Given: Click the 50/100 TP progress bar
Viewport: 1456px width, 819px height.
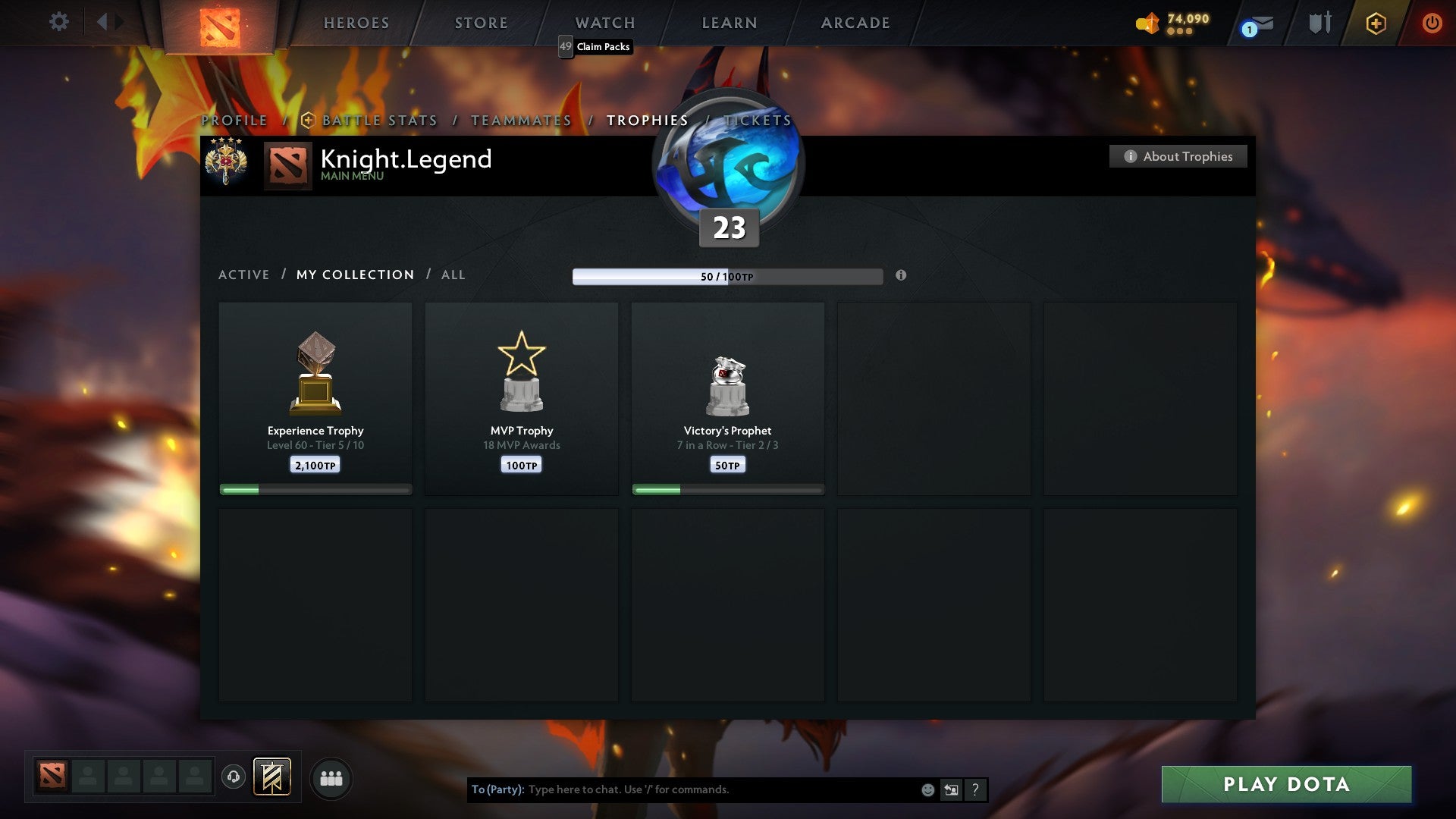Looking at the screenshot, I should click(726, 276).
